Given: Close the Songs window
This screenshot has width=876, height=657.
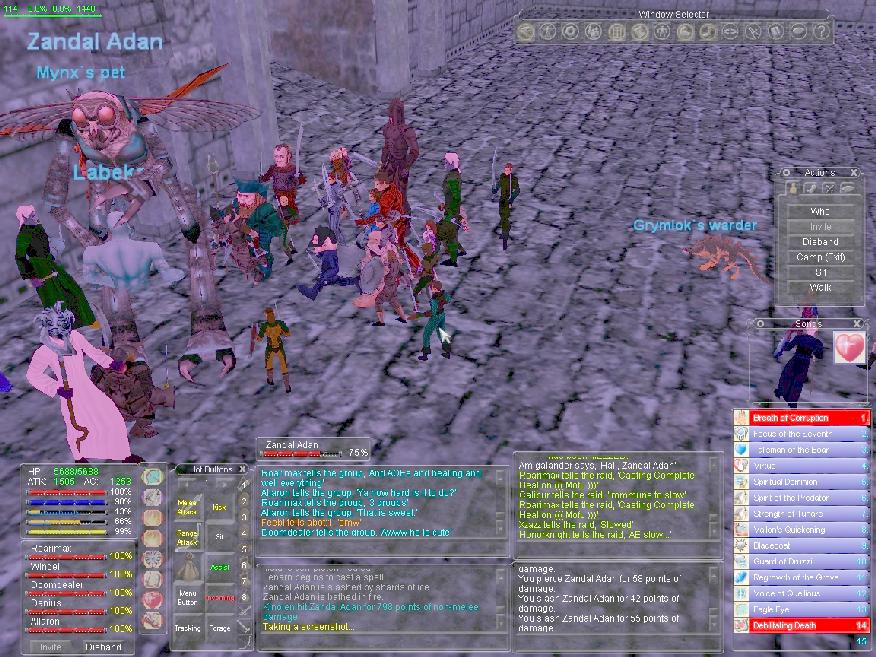Looking at the screenshot, I should [x=857, y=324].
